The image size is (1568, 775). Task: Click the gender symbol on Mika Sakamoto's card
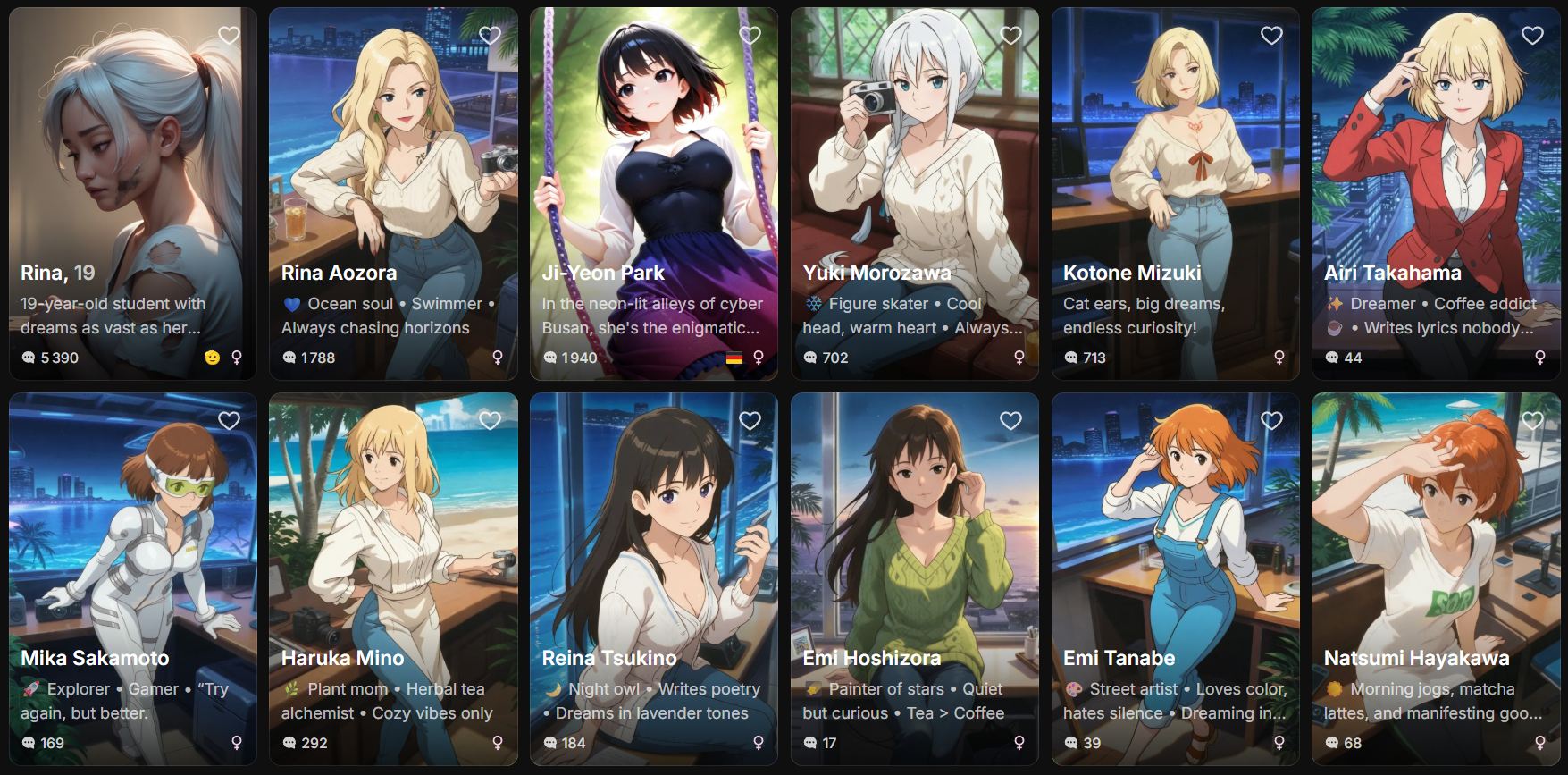(237, 743)
